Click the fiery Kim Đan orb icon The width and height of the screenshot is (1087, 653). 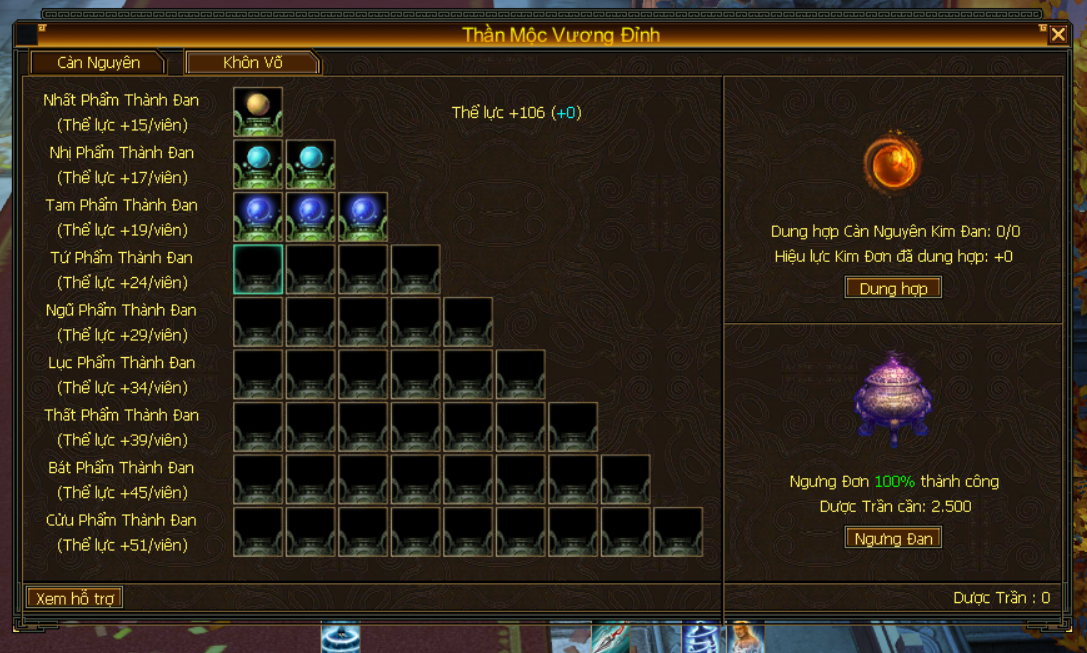pyautogui.click(x=891, y=163)
